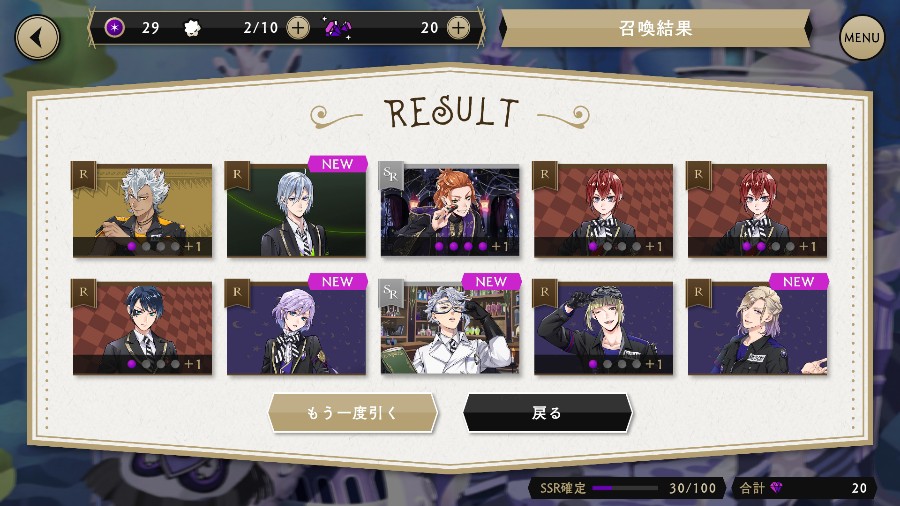900x506 pixels.
Task: Go back with the arrow button
Action: [37, 38]
